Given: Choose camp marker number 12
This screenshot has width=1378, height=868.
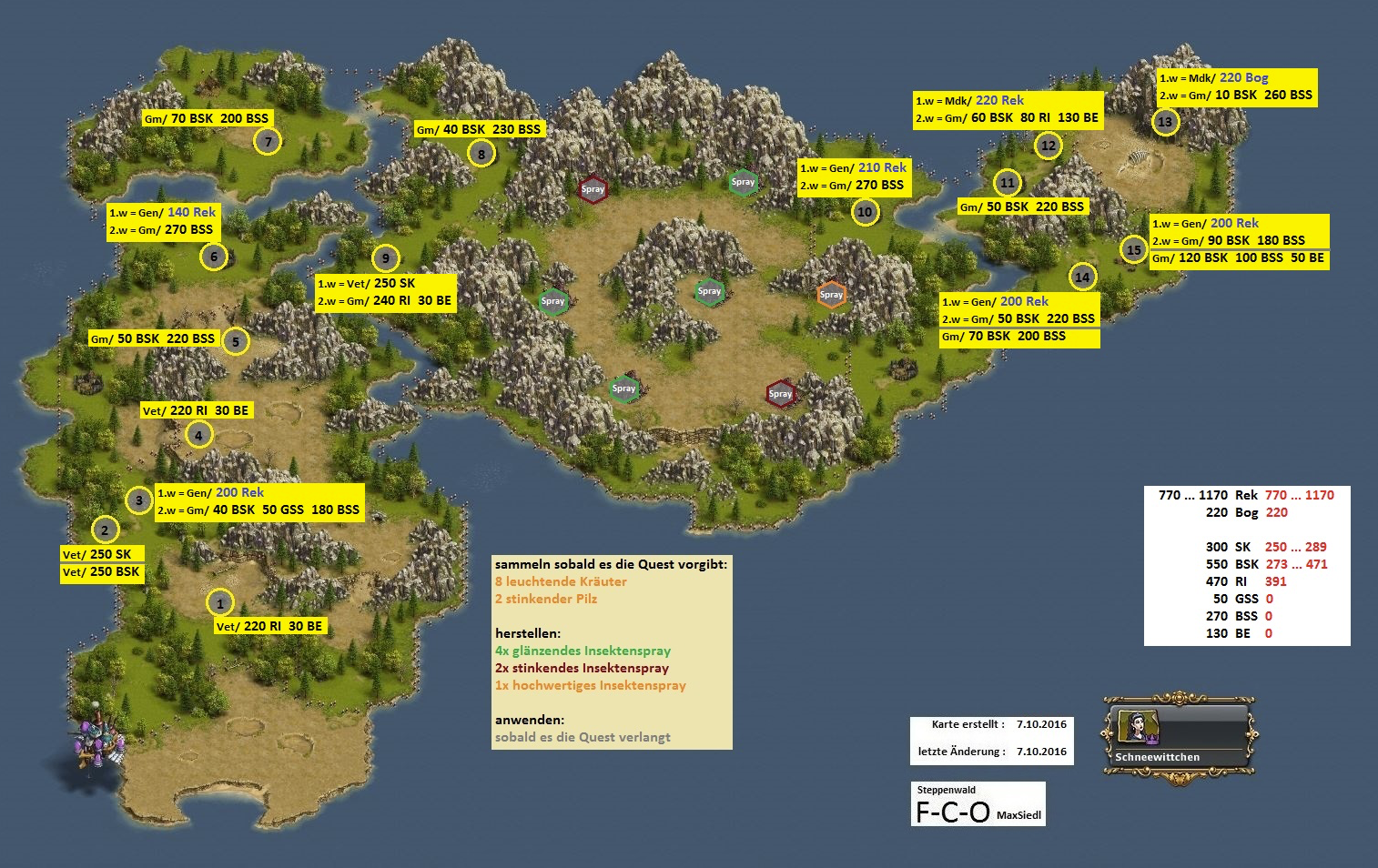Looking at the screenshot, I should [1049, 145].
